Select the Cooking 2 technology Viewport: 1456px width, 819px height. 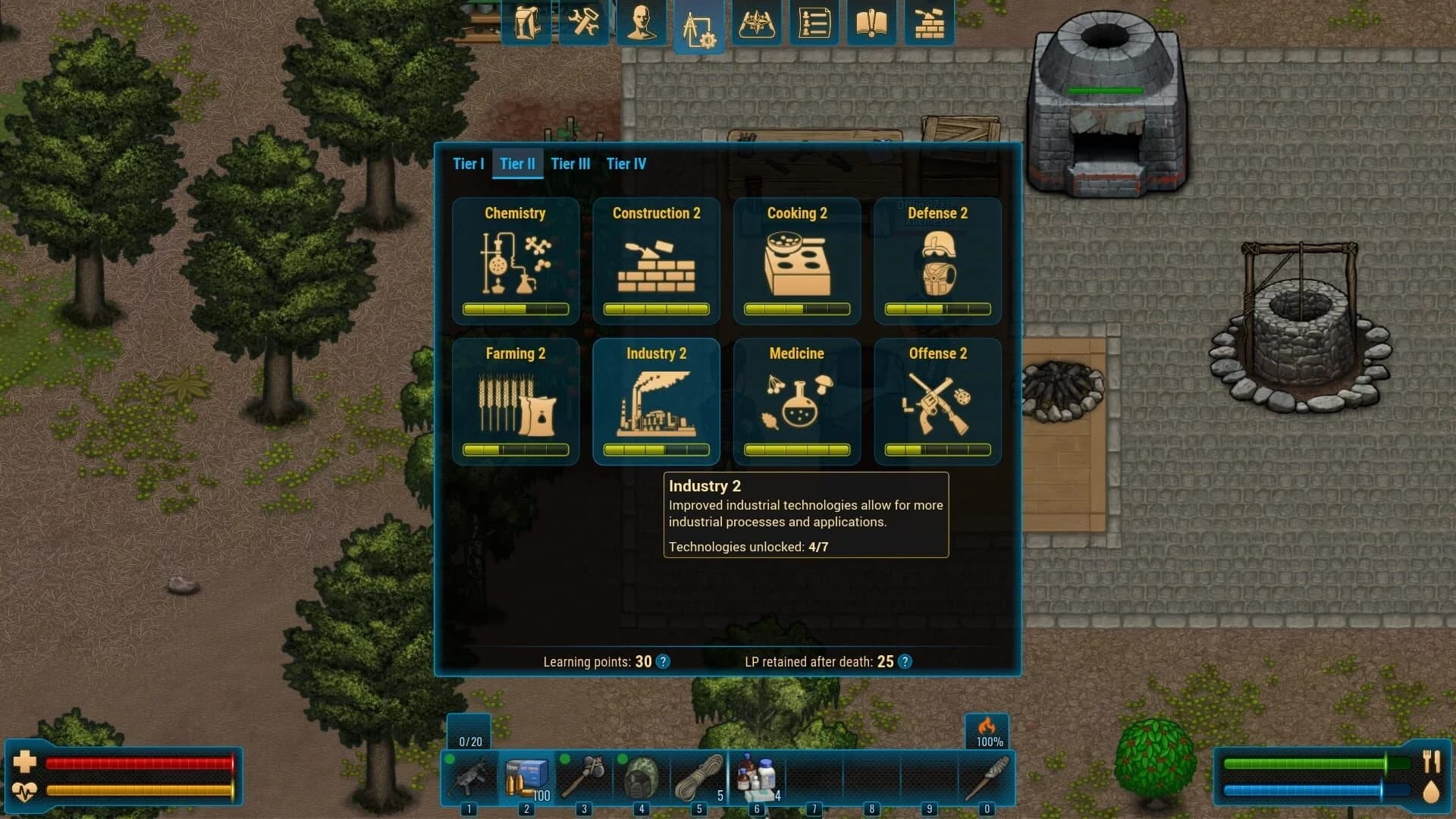click(x=797, y=262)
